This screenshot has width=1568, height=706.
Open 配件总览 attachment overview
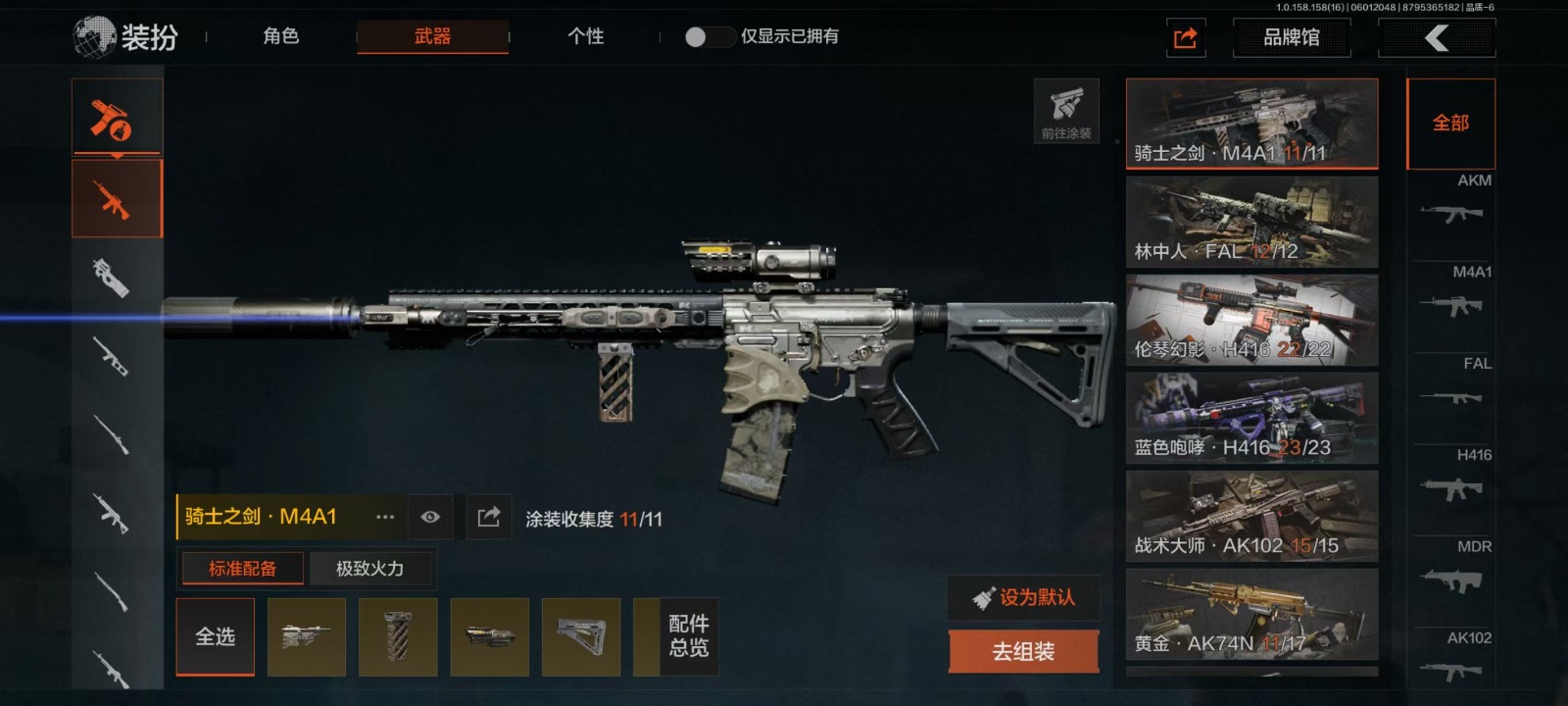click(x=688, y=636)
